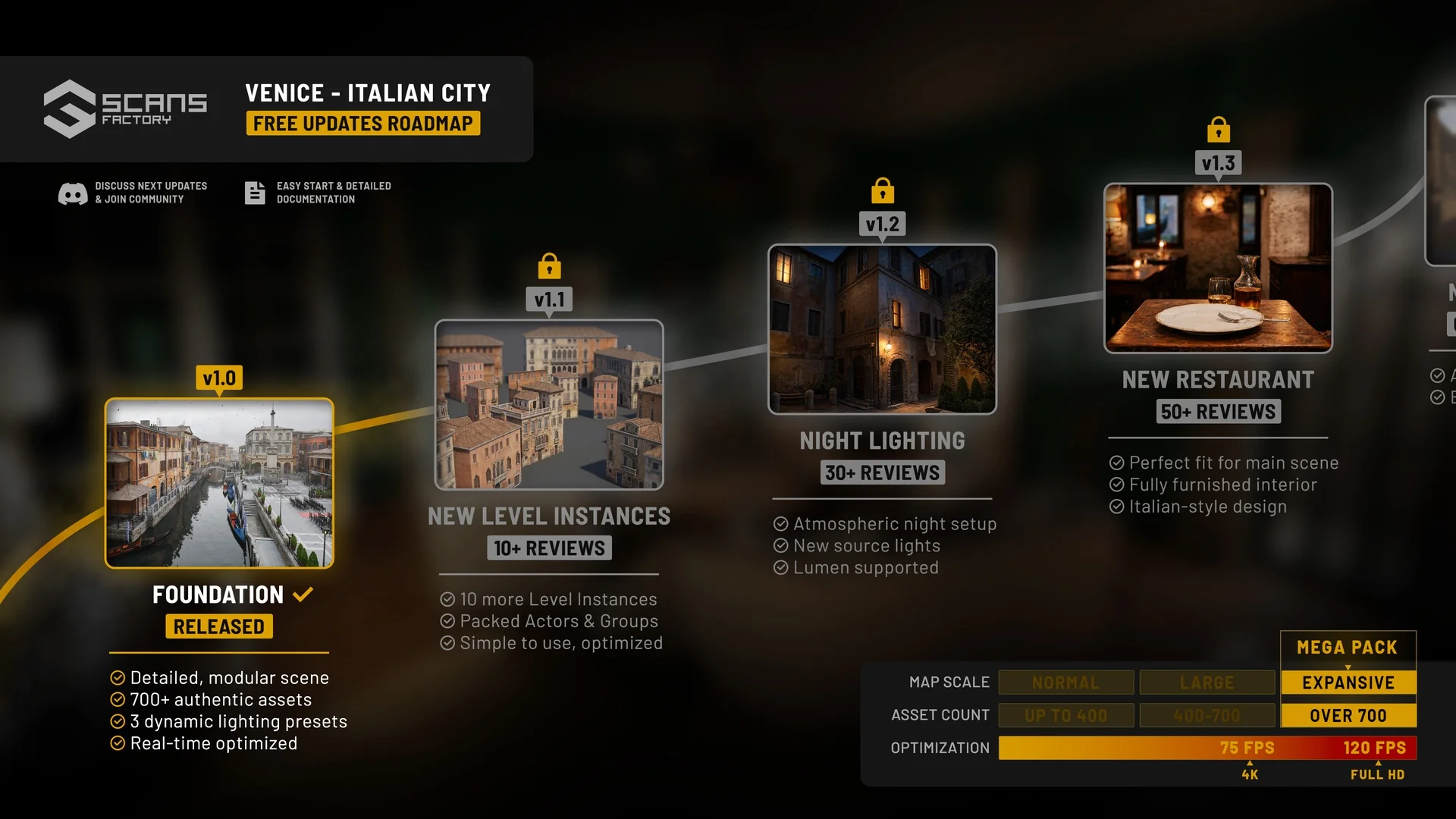The height and width of the screenshot is (819, 1456).
Task: Select the Large map scale option
Action: (x=1207, y=682)
